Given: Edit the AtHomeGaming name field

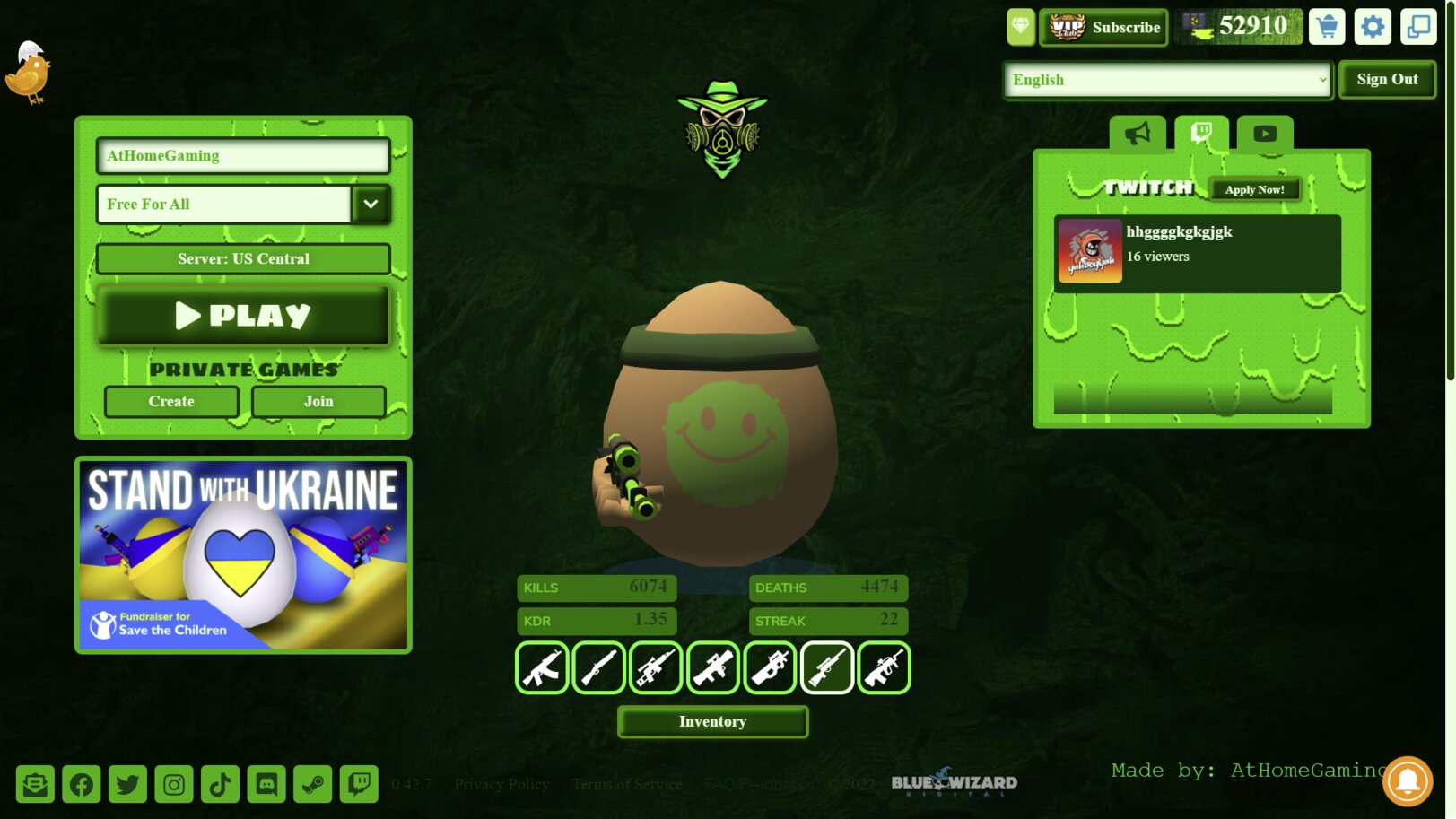Looking at the screenshot, I should [243, 156].
